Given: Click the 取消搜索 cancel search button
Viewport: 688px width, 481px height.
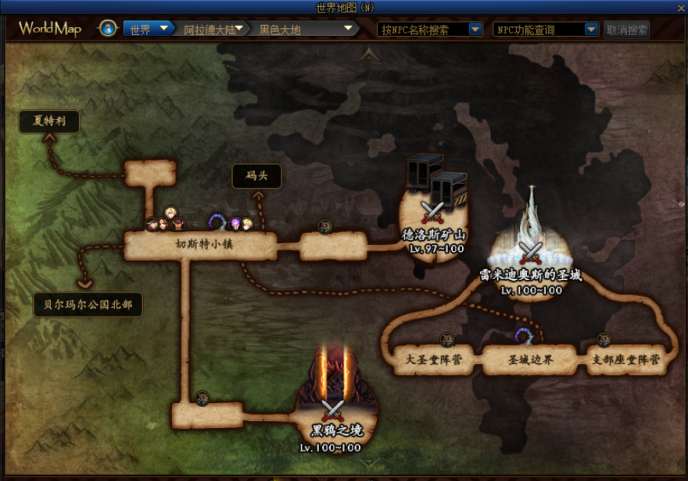Looking at the screenshot, I should pos(627,29).
